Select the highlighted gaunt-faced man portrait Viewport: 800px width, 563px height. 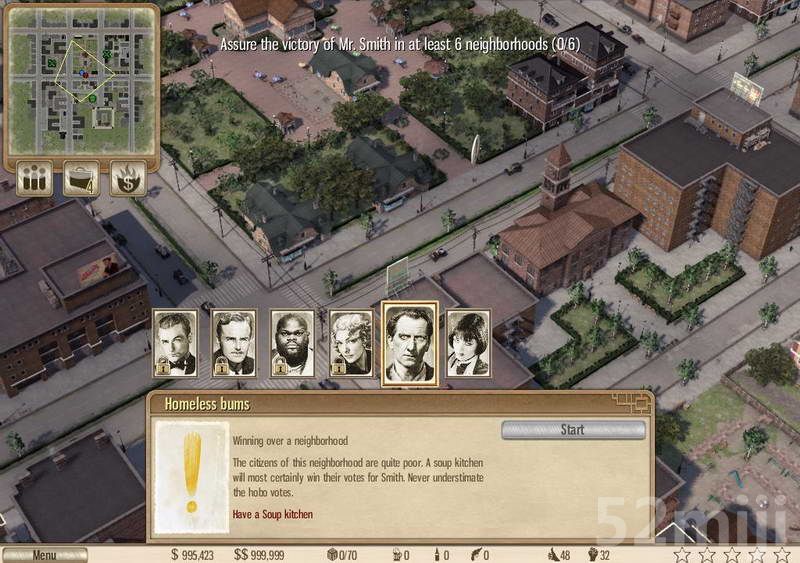coord(410,343)
